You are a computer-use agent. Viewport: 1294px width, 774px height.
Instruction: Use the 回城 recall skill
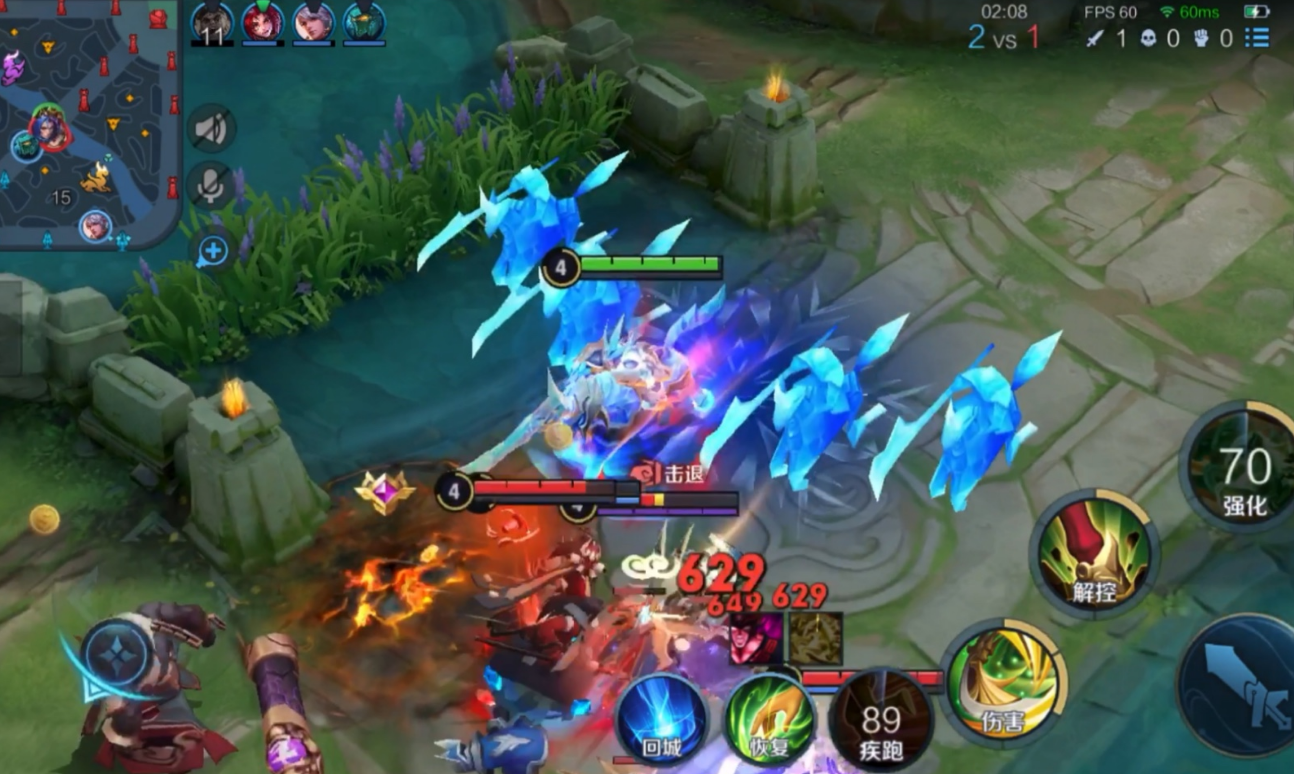pyautogui.click(x=661, y=720)
